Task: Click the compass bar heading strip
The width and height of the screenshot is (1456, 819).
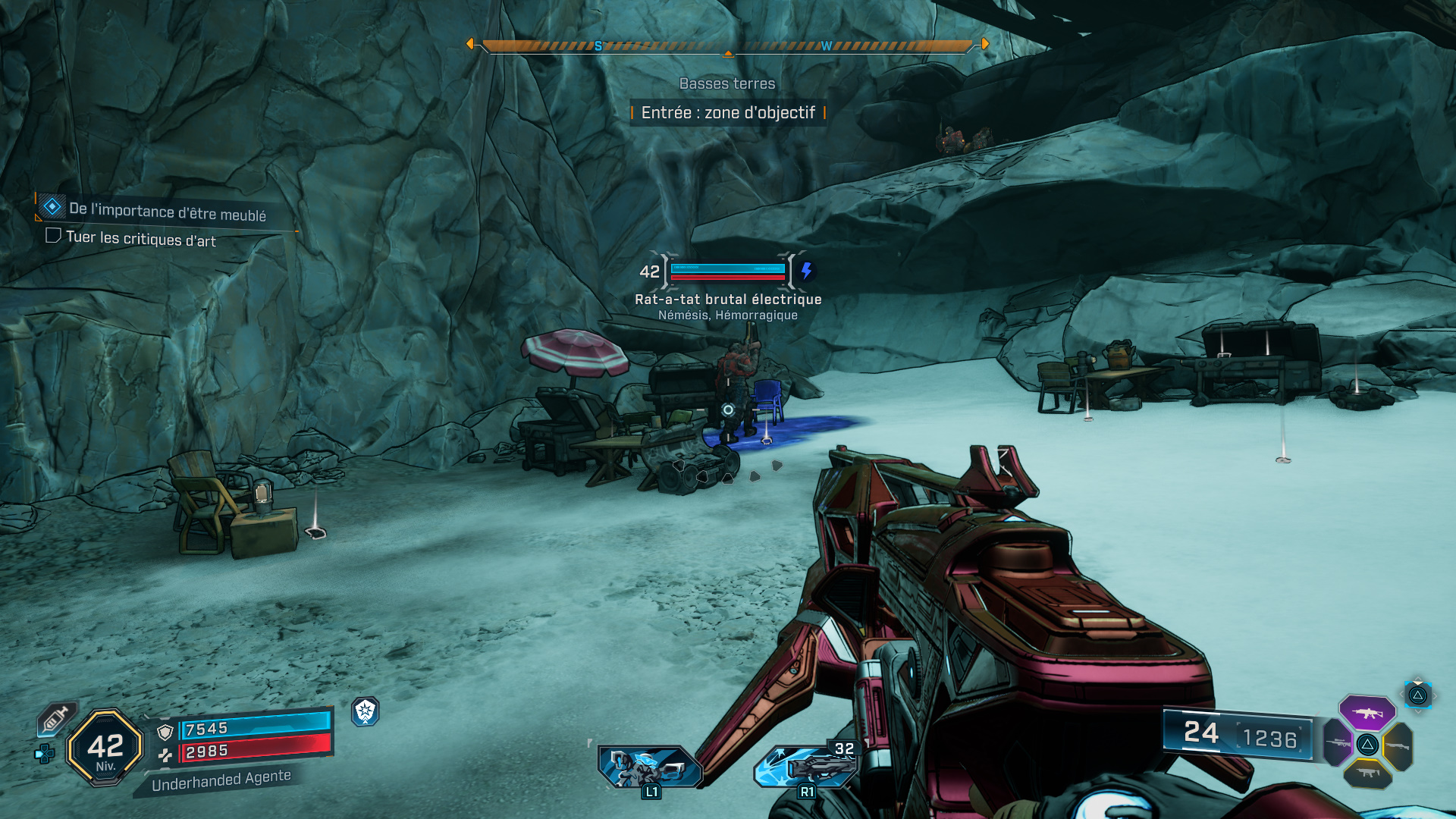Action: coord(727,46)
